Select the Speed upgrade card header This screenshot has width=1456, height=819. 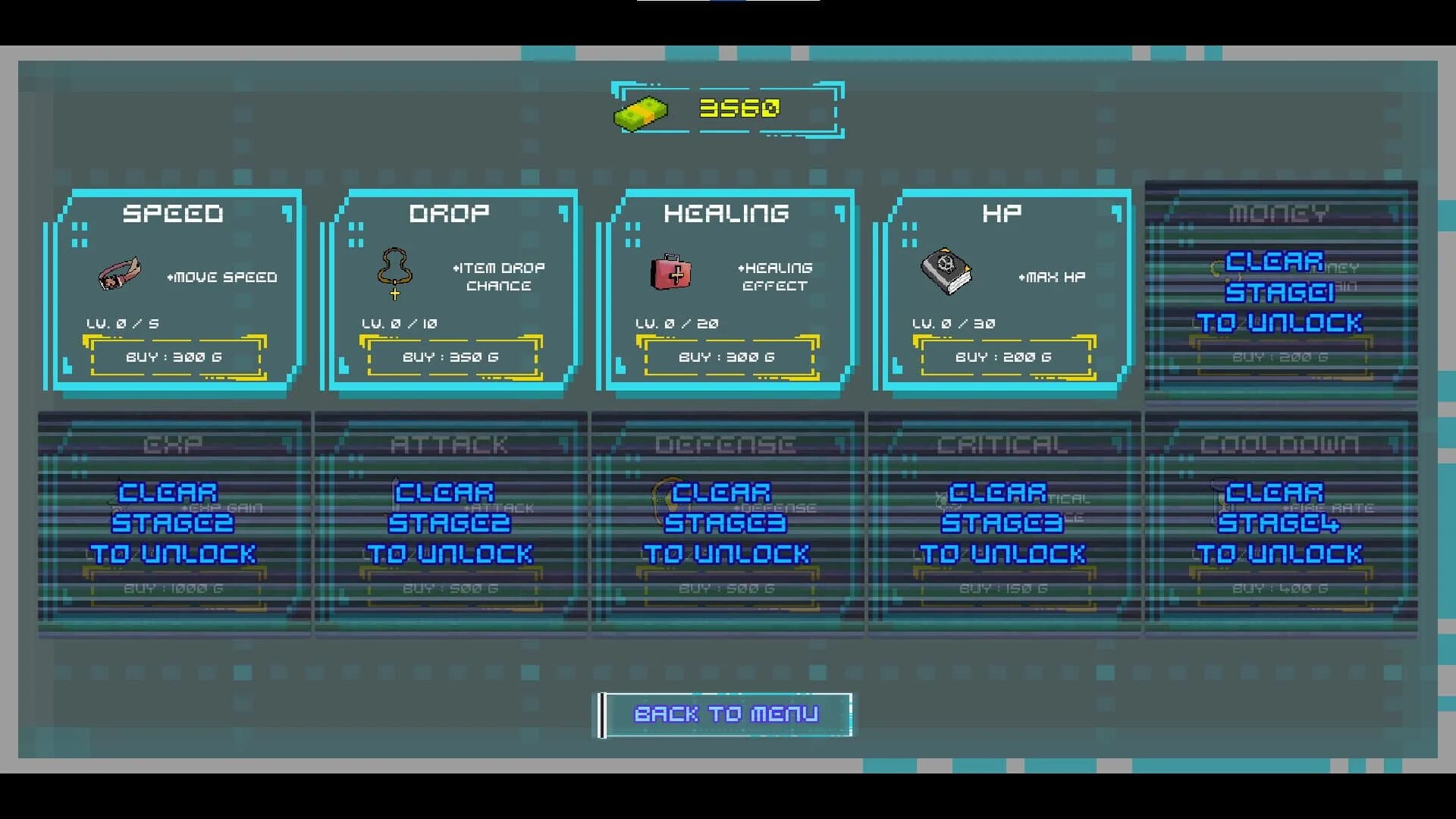click(173, 213)
